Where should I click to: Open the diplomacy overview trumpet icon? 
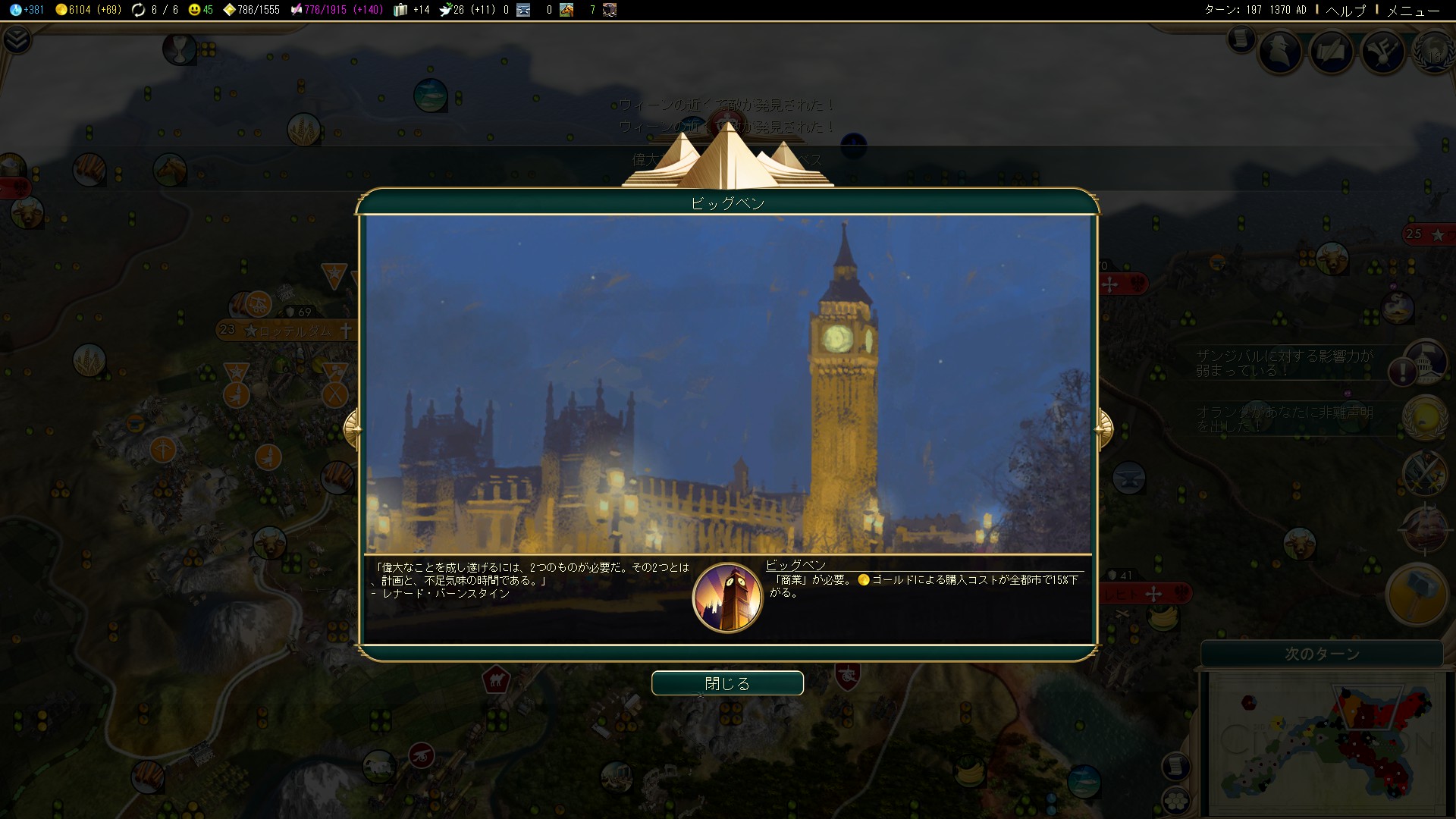point(1382,52)
